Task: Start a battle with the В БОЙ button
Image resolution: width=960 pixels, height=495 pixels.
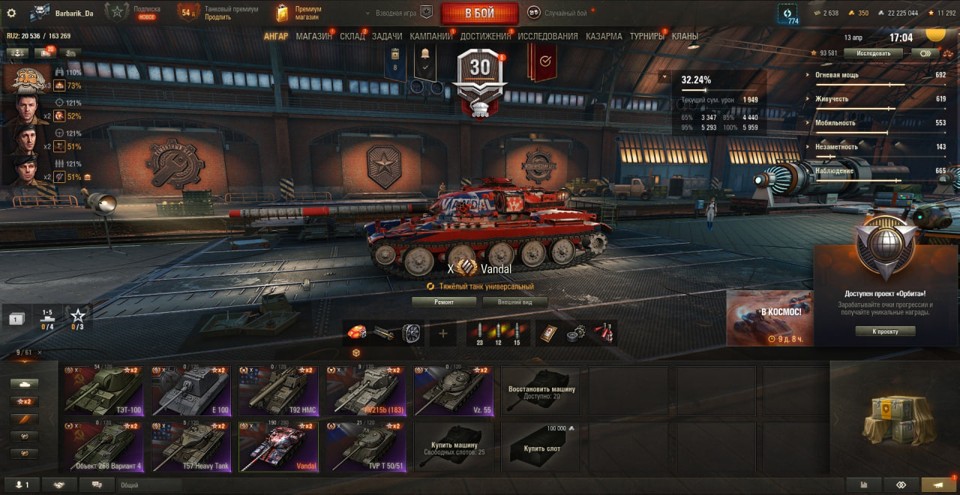Action: click(478, 13)
